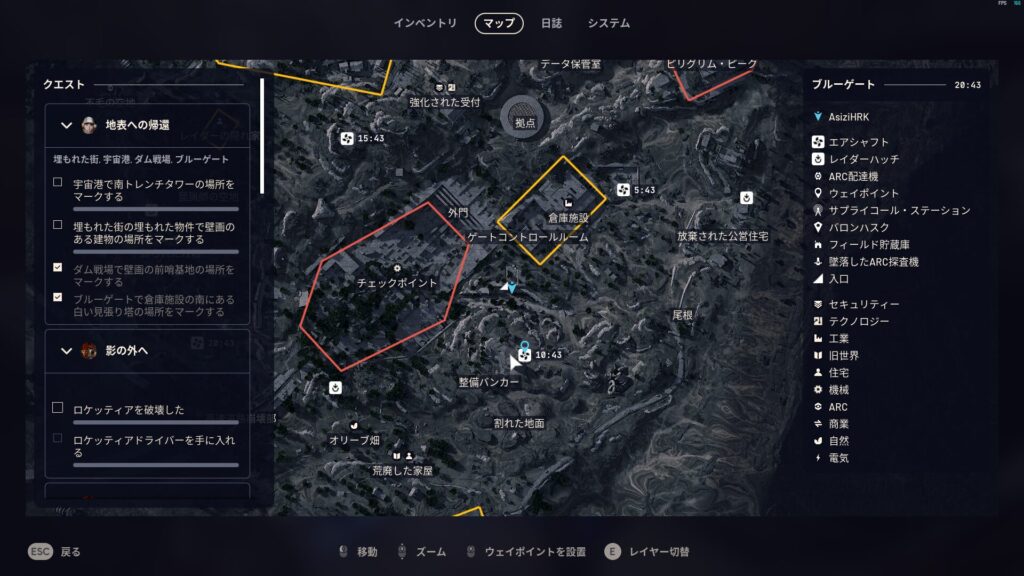Click the チェックポイント map marker

[397, 269]
